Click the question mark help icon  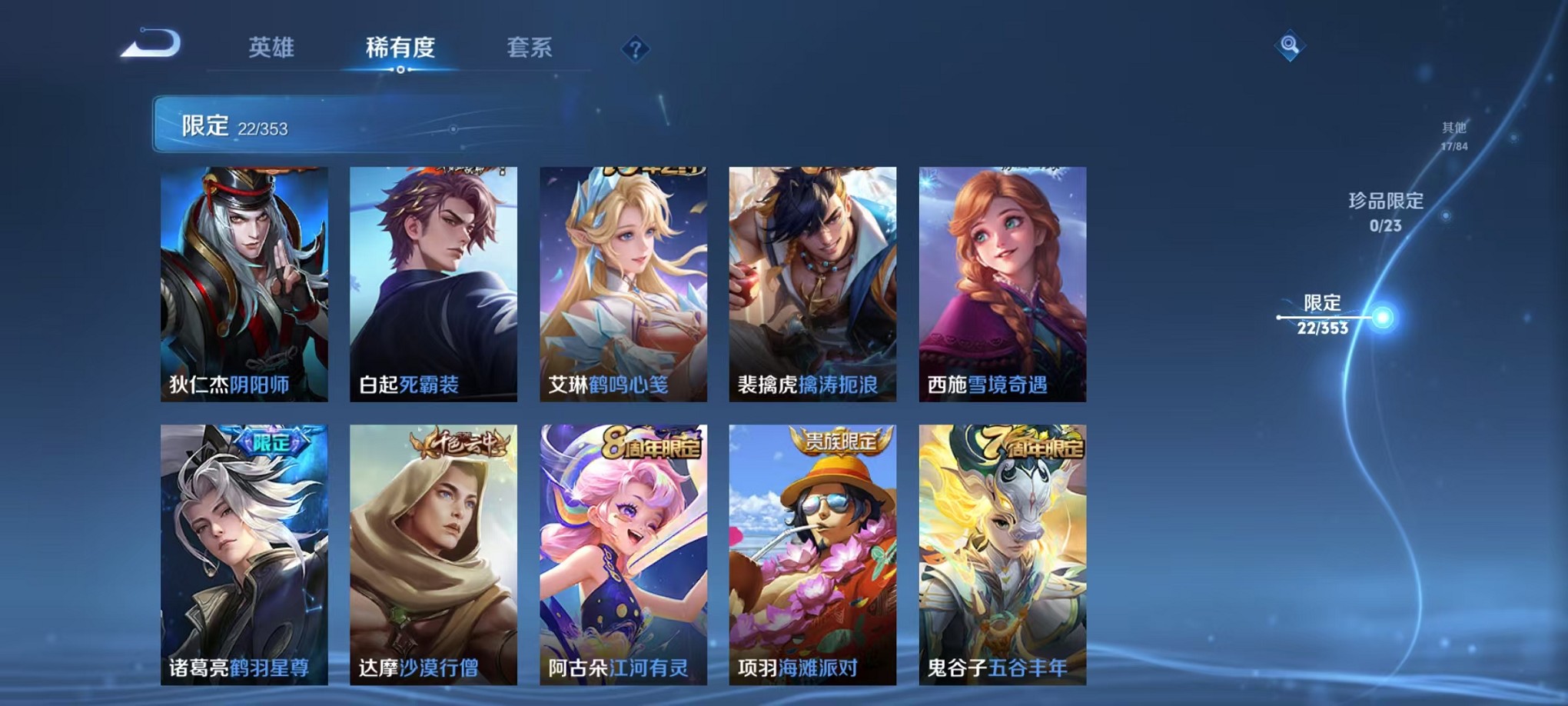tap(634, 49)
